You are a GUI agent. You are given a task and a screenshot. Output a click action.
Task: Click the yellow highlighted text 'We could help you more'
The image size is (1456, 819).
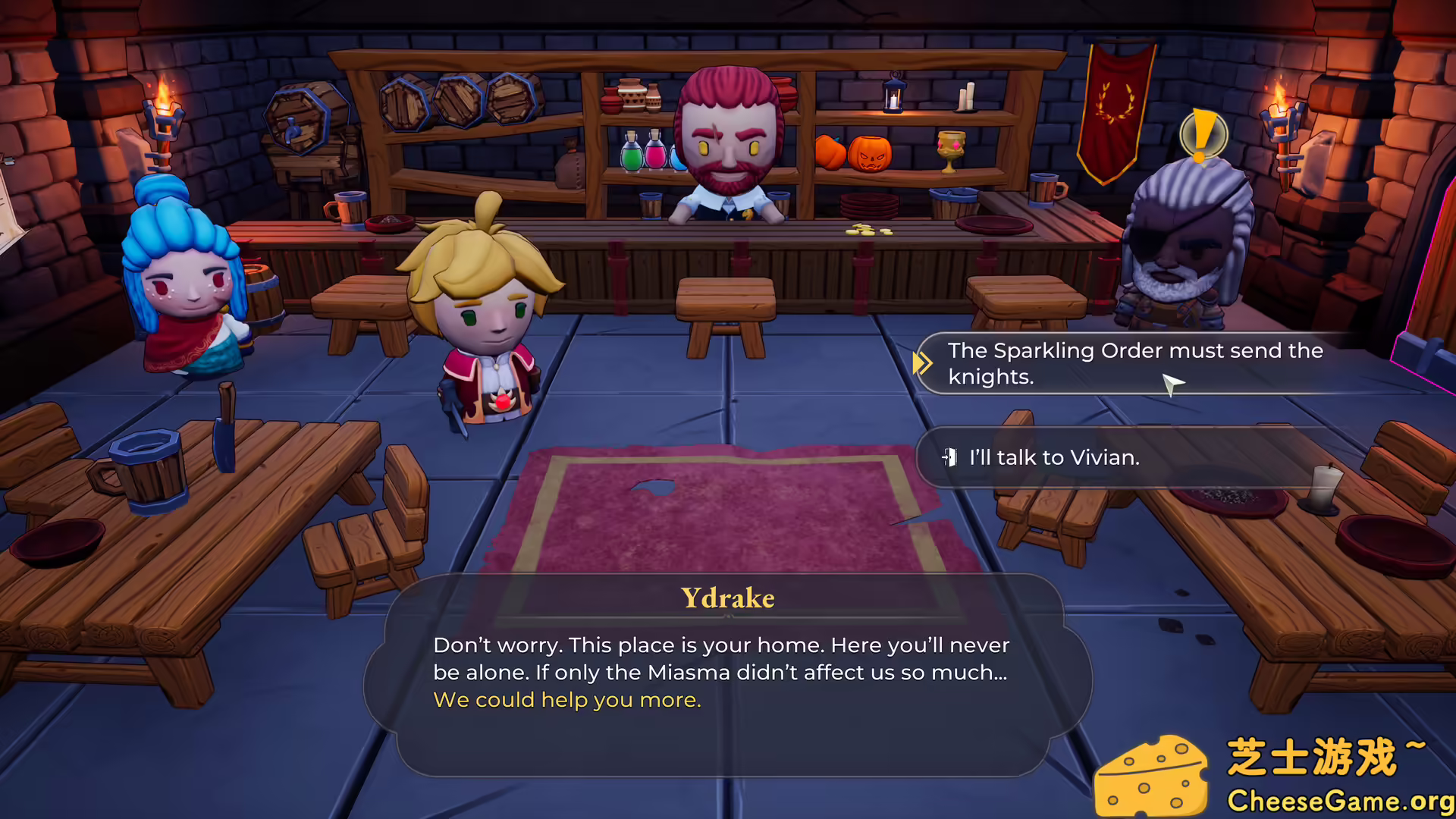click(566, 700)
